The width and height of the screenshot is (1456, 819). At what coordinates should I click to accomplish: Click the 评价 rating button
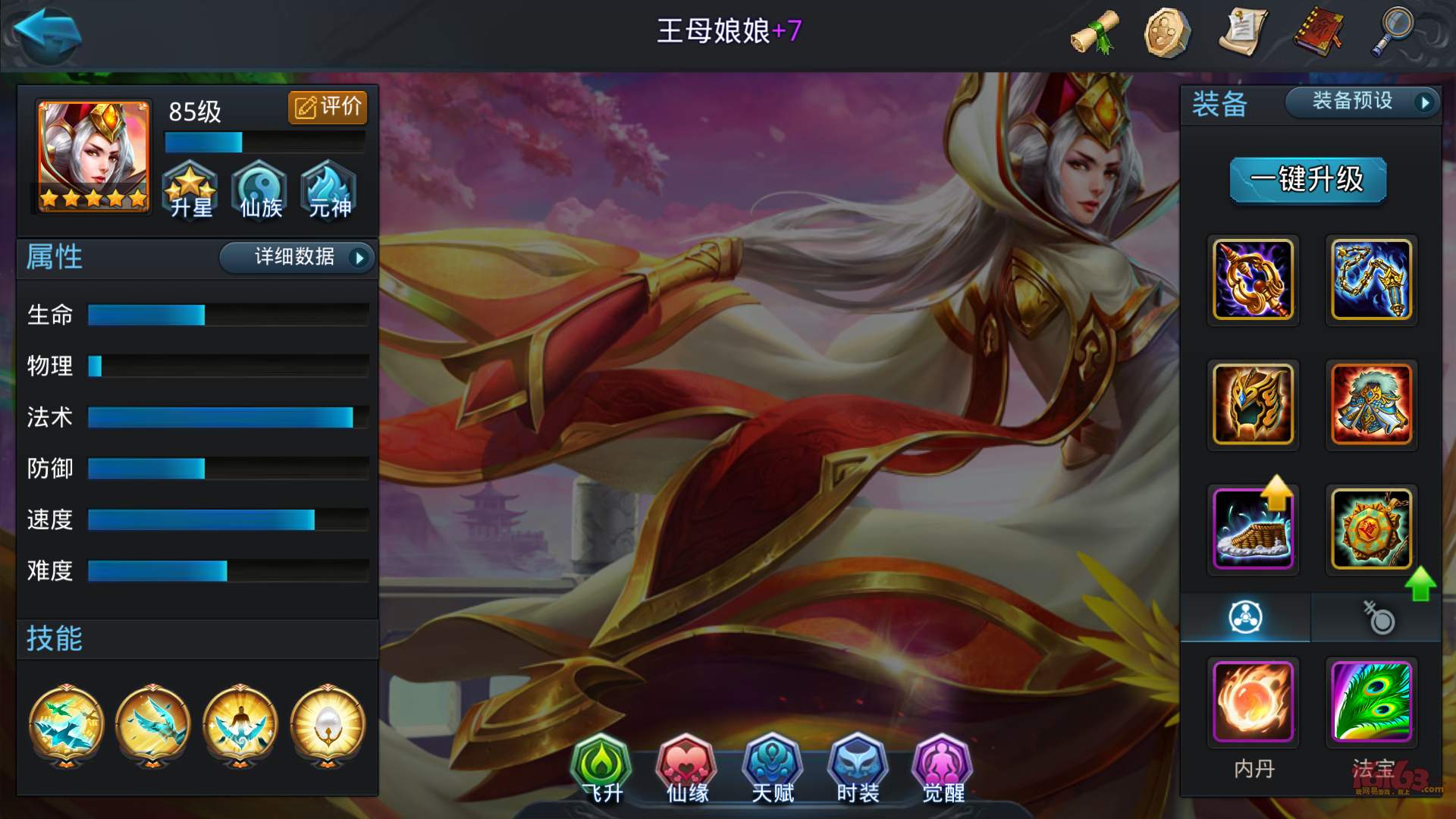pyautogui.click(x=328, y=107)
